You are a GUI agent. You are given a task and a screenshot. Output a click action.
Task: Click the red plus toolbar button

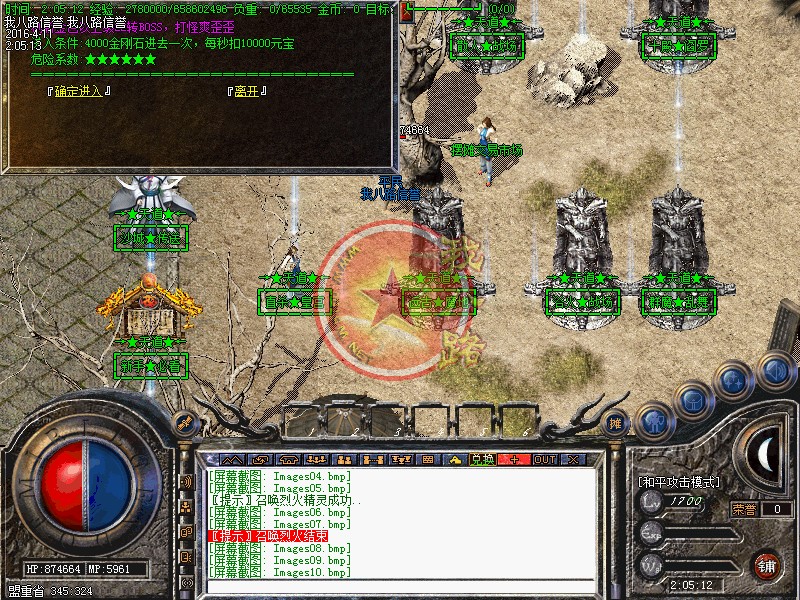(x=514, y=459)
